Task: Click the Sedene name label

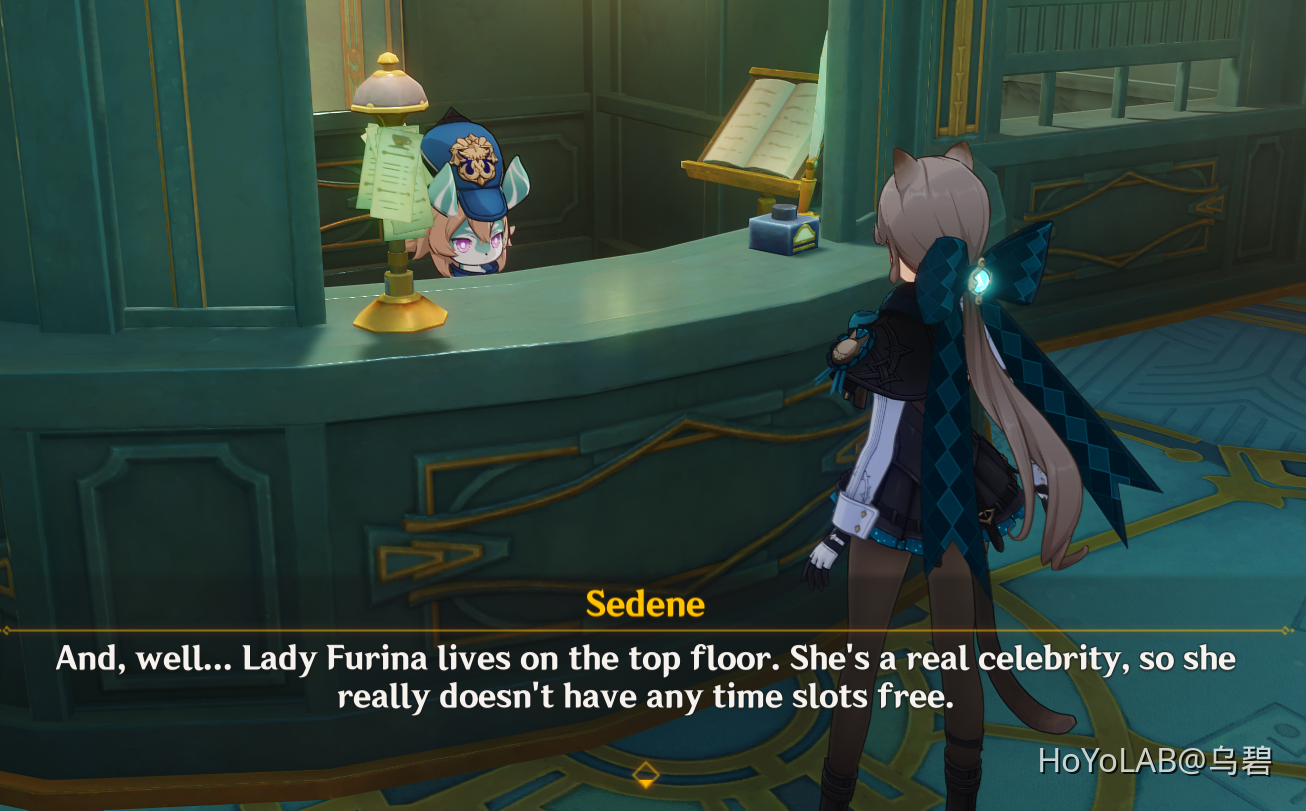Action: [x=643, y=603]
